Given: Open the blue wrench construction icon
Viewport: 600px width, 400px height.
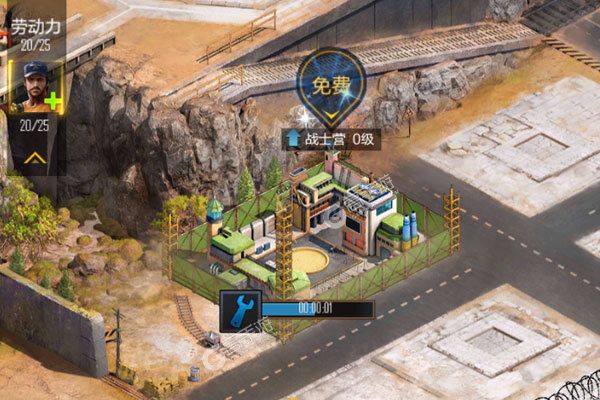Looking at the screenshot, I should tap(241, 309).
